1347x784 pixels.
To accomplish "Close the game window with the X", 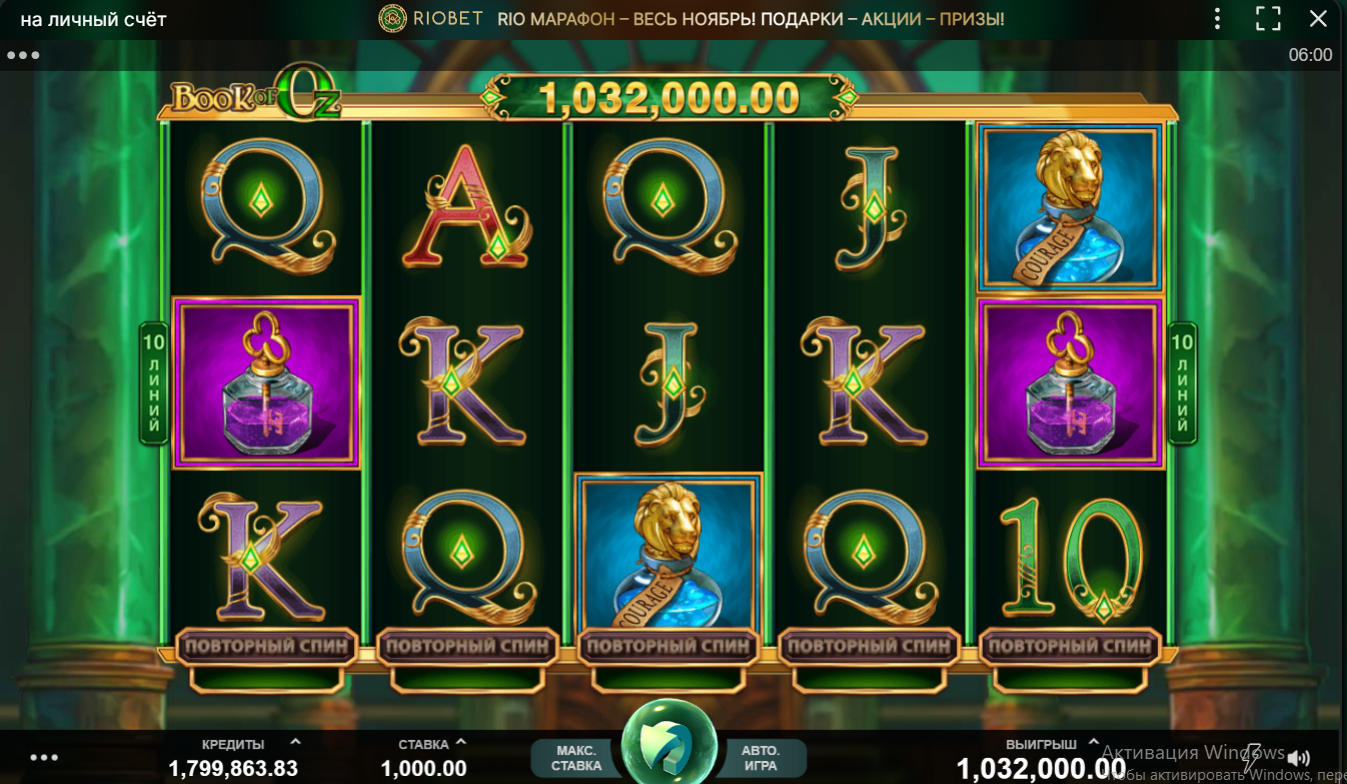I will pos(1319,18).
